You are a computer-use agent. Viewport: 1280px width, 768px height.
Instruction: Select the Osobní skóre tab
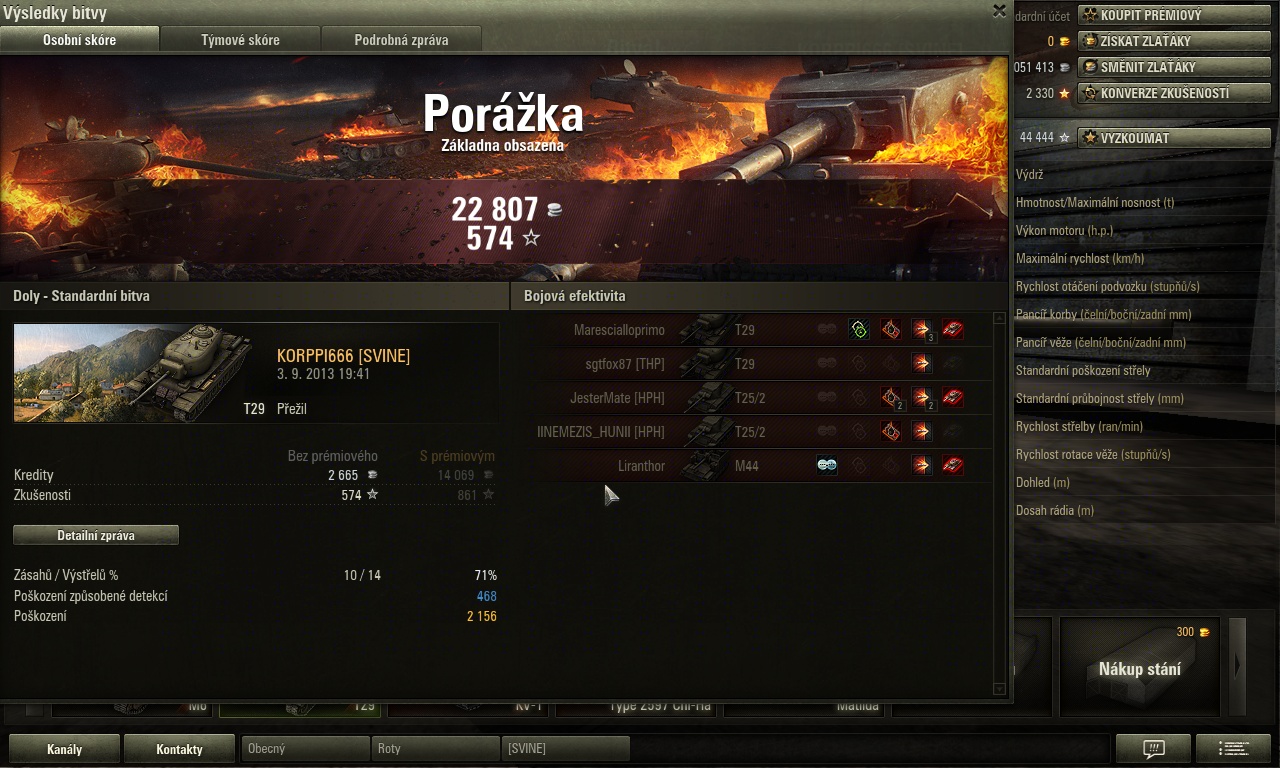pos(79,40)
